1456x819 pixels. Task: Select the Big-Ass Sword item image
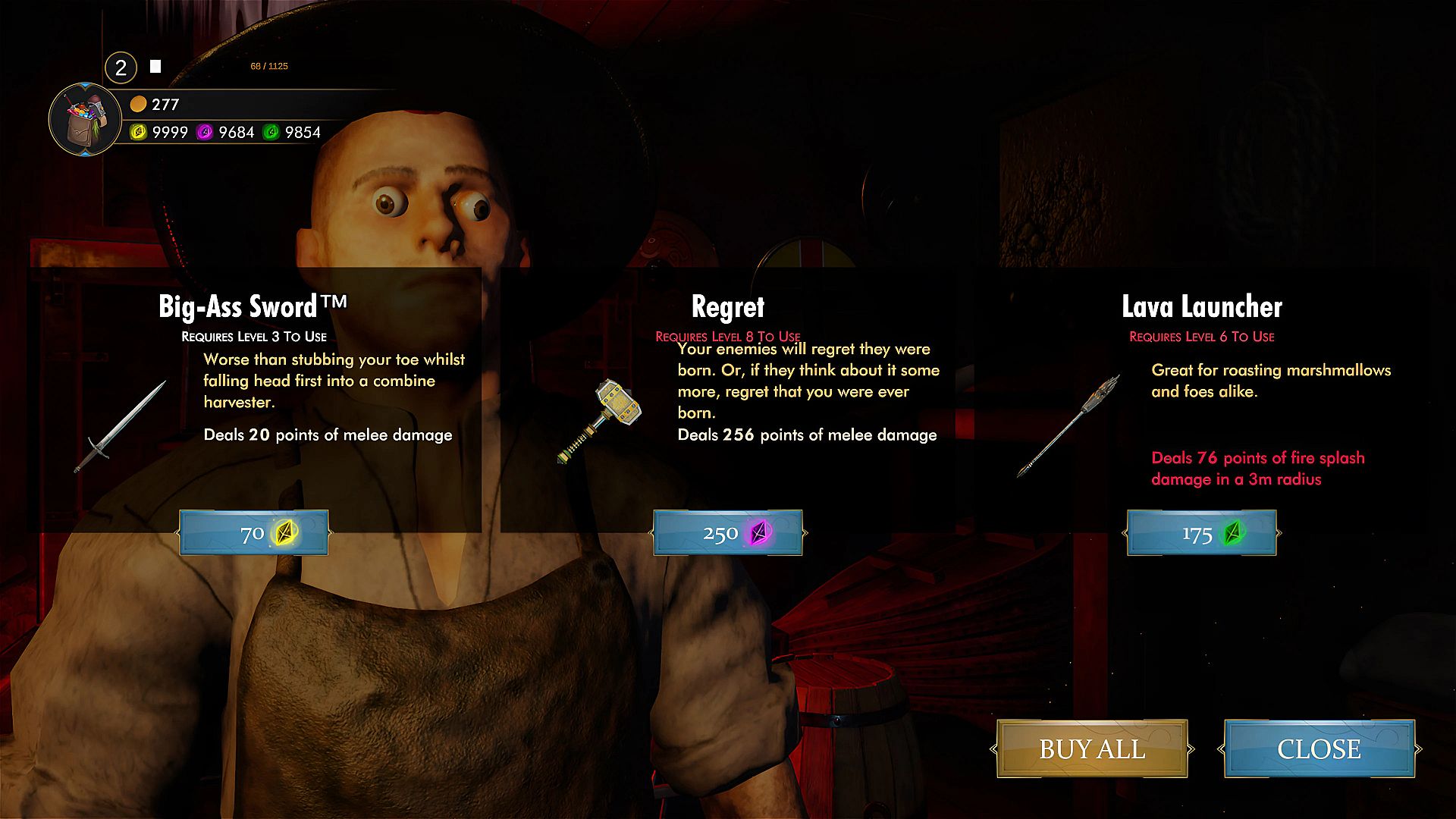tap(121, 427)
